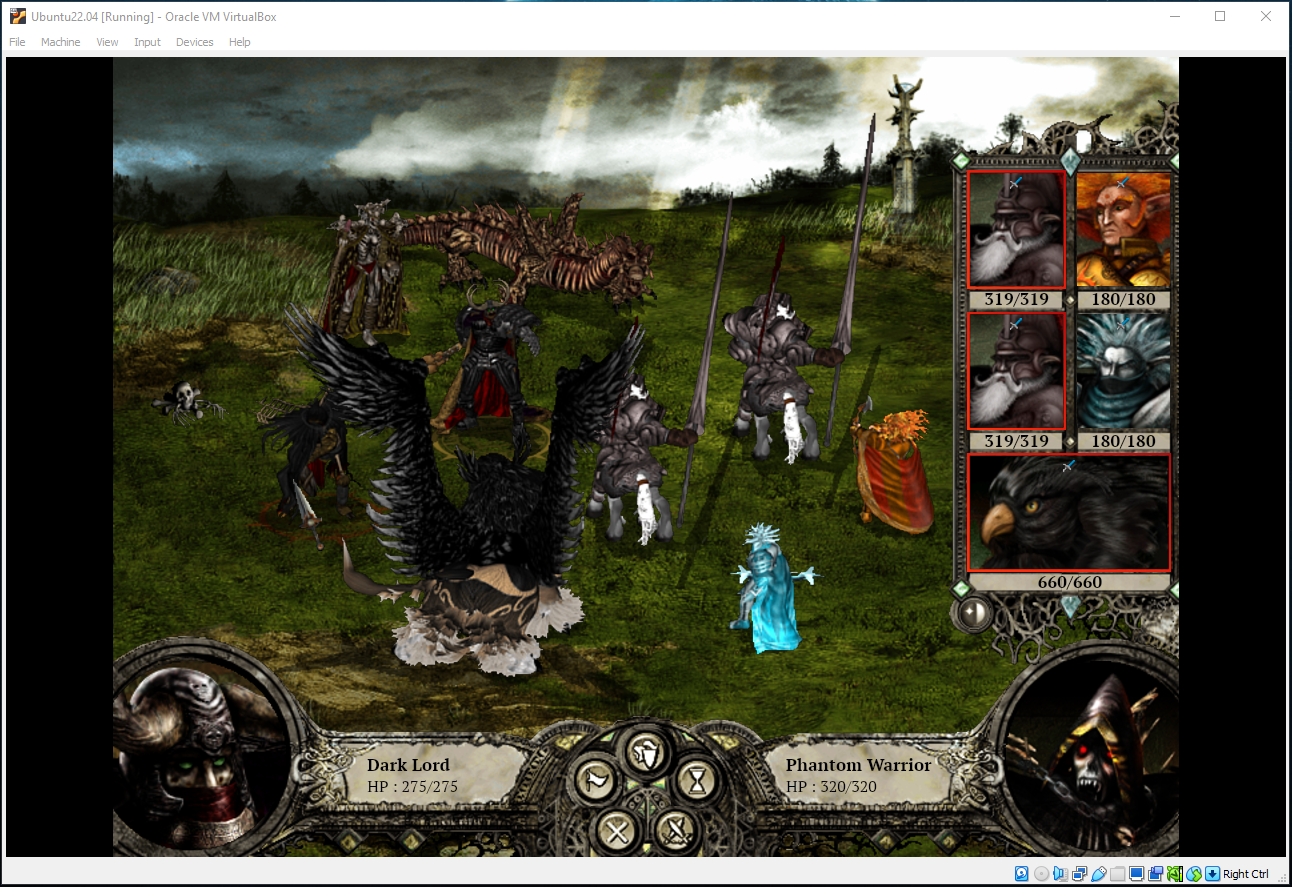The width and height of the screenshot is (1292, 887).
Task: Pick the black griffin unit portrait
Action: 1068,513
